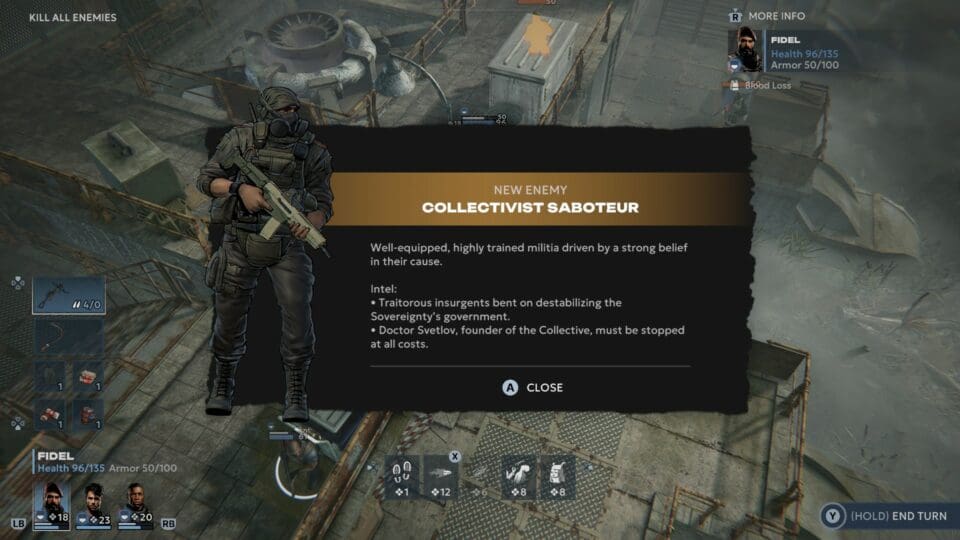This screenshot has width=960, height=540.
Task: Select Fidel's portrait in the squad bar
Action: tap(53, 504)
